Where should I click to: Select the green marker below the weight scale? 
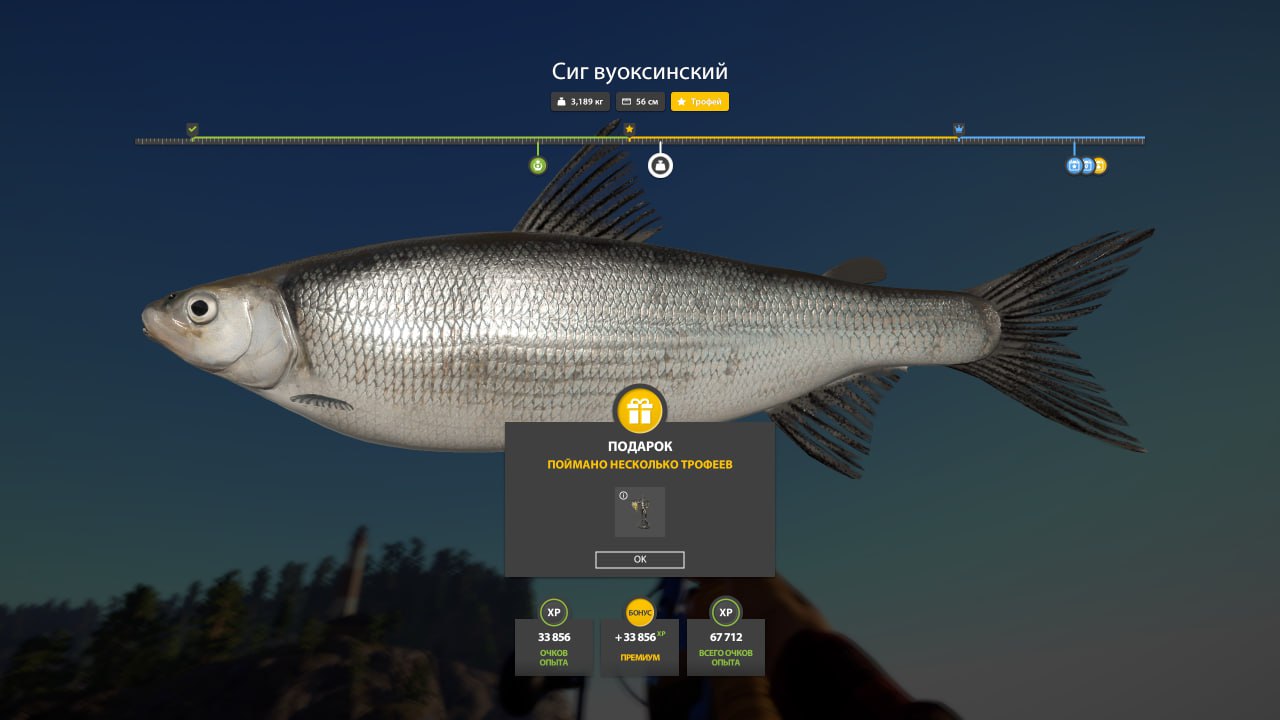coord(538,166)
